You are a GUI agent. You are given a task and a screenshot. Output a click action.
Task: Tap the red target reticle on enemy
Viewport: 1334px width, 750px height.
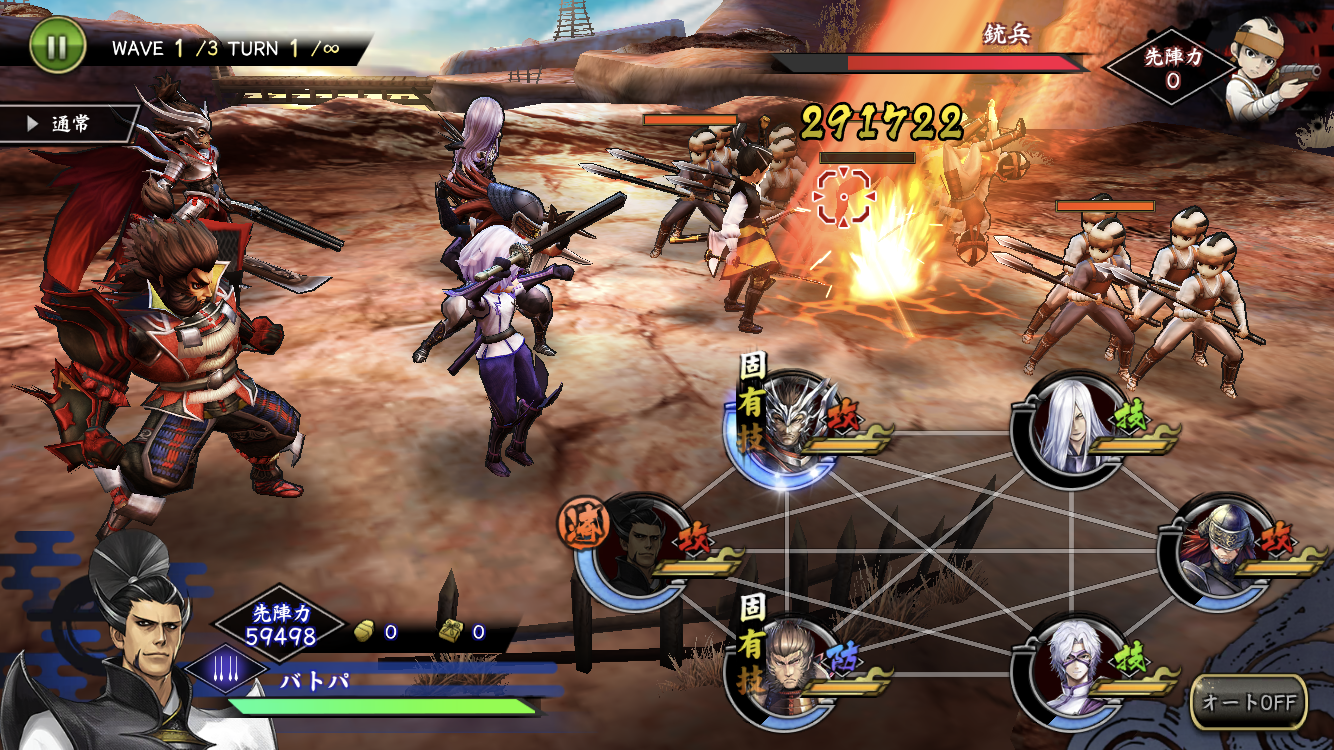click(843, 196)
